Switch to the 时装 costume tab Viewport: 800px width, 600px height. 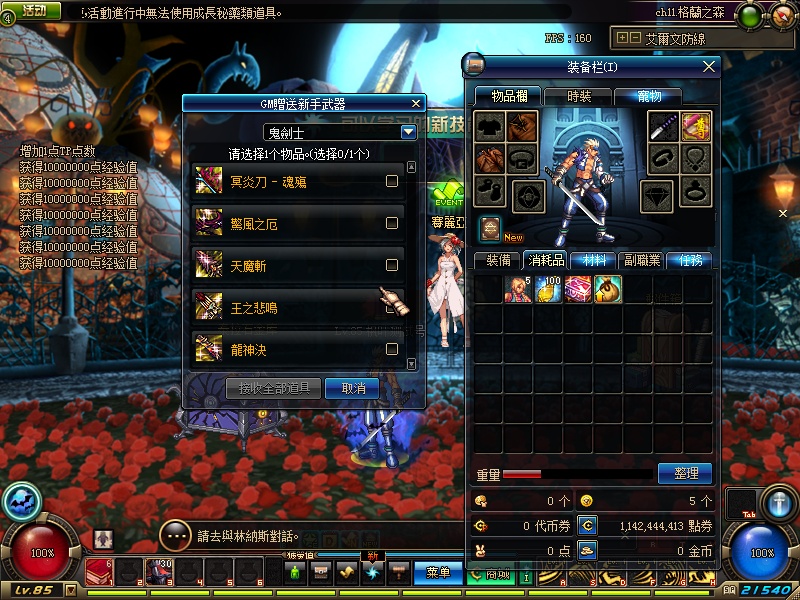tap(579, 96)
